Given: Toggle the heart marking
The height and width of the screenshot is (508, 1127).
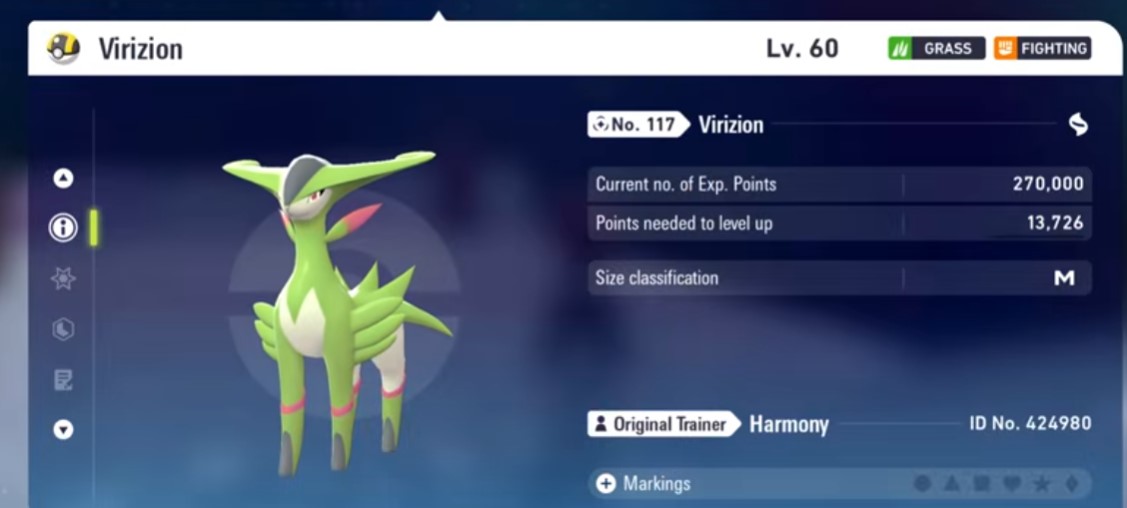Looking at the screenshot, I should click(1012, 484).
